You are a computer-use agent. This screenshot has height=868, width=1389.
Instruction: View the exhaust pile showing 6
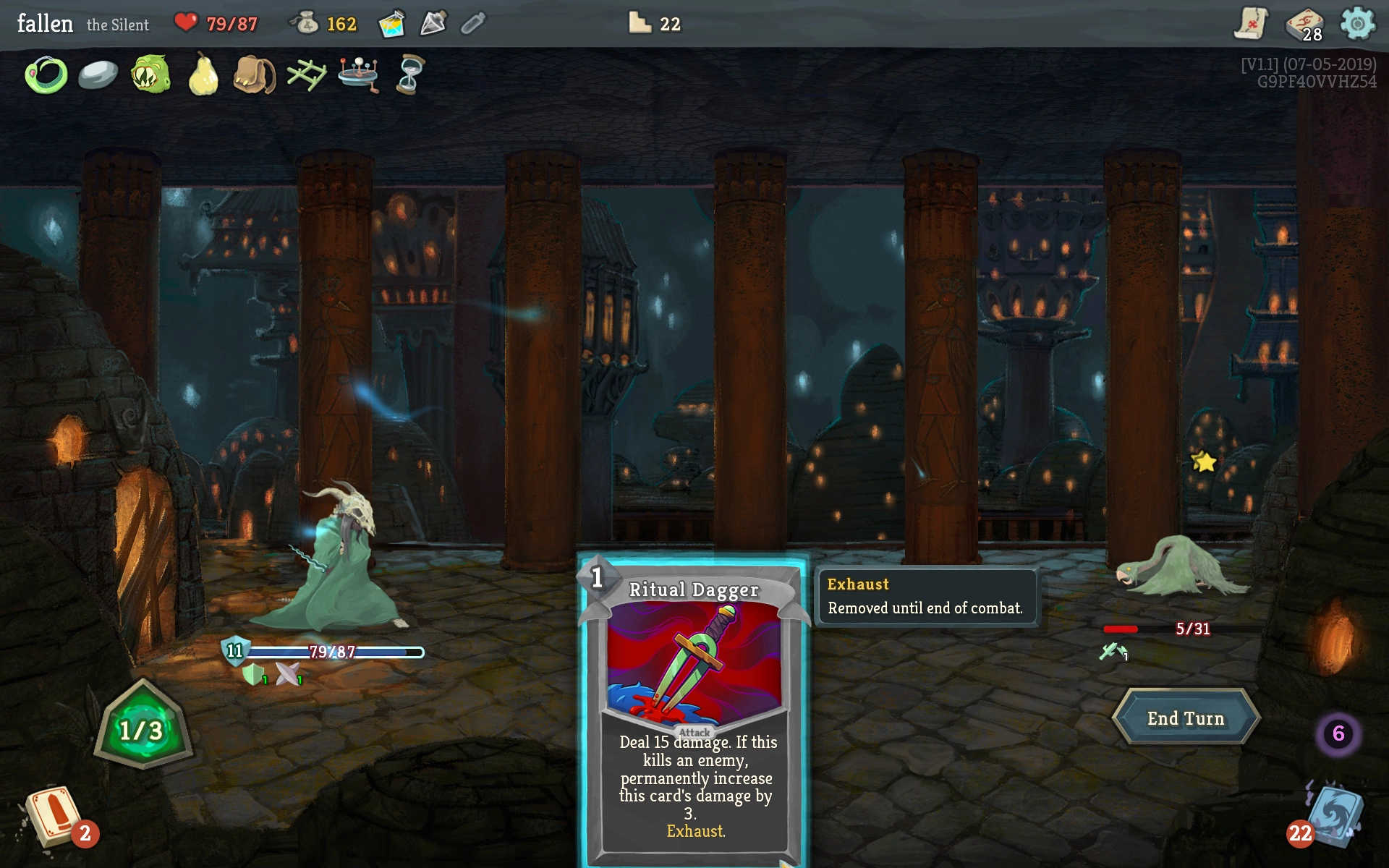1338,733
